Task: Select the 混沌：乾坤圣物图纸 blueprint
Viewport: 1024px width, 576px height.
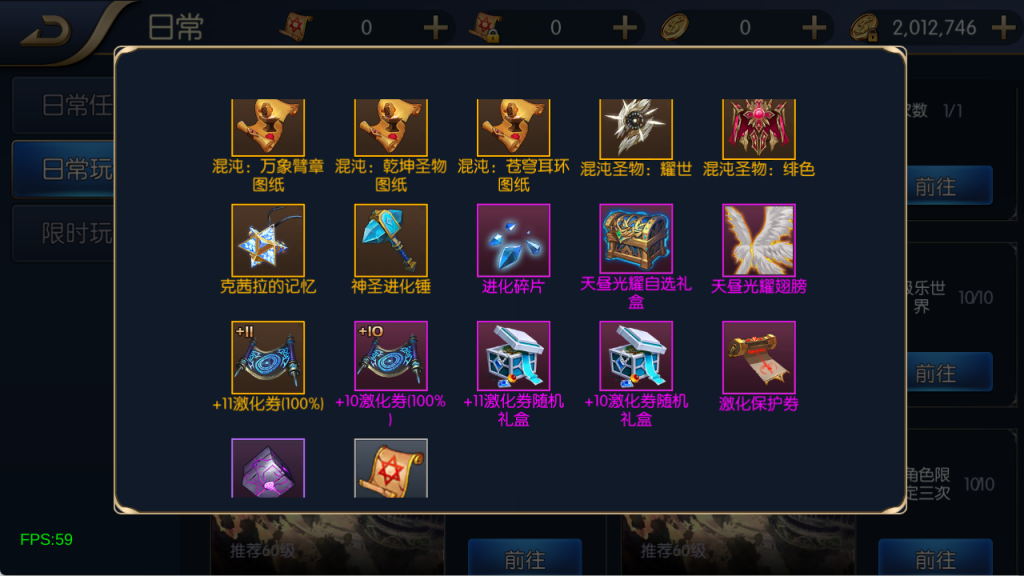Action: (x=391, y=128)
